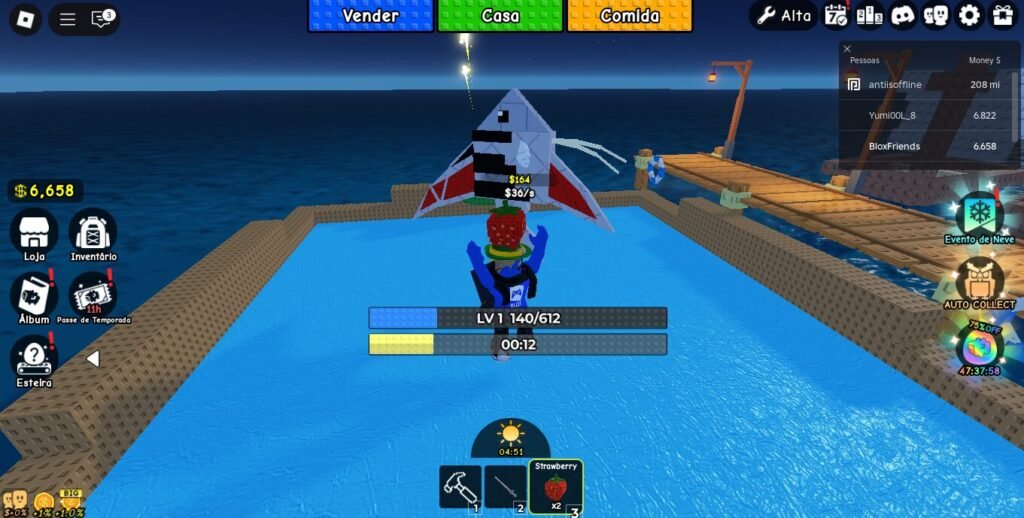The image size is (1024, 518).
Task: Open the Inventário backpack
Action: [x=93, y=232]
